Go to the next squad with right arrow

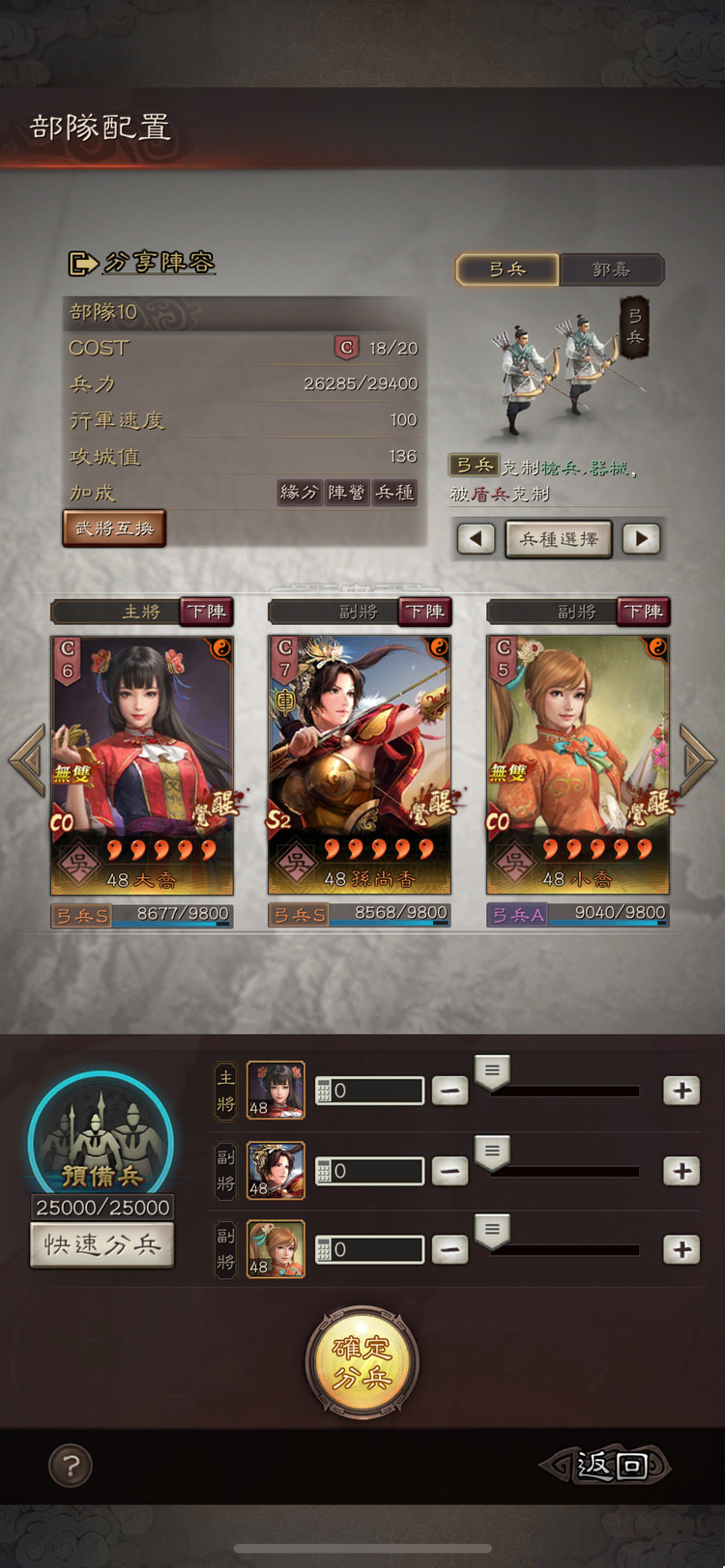(x=697, y=759)
